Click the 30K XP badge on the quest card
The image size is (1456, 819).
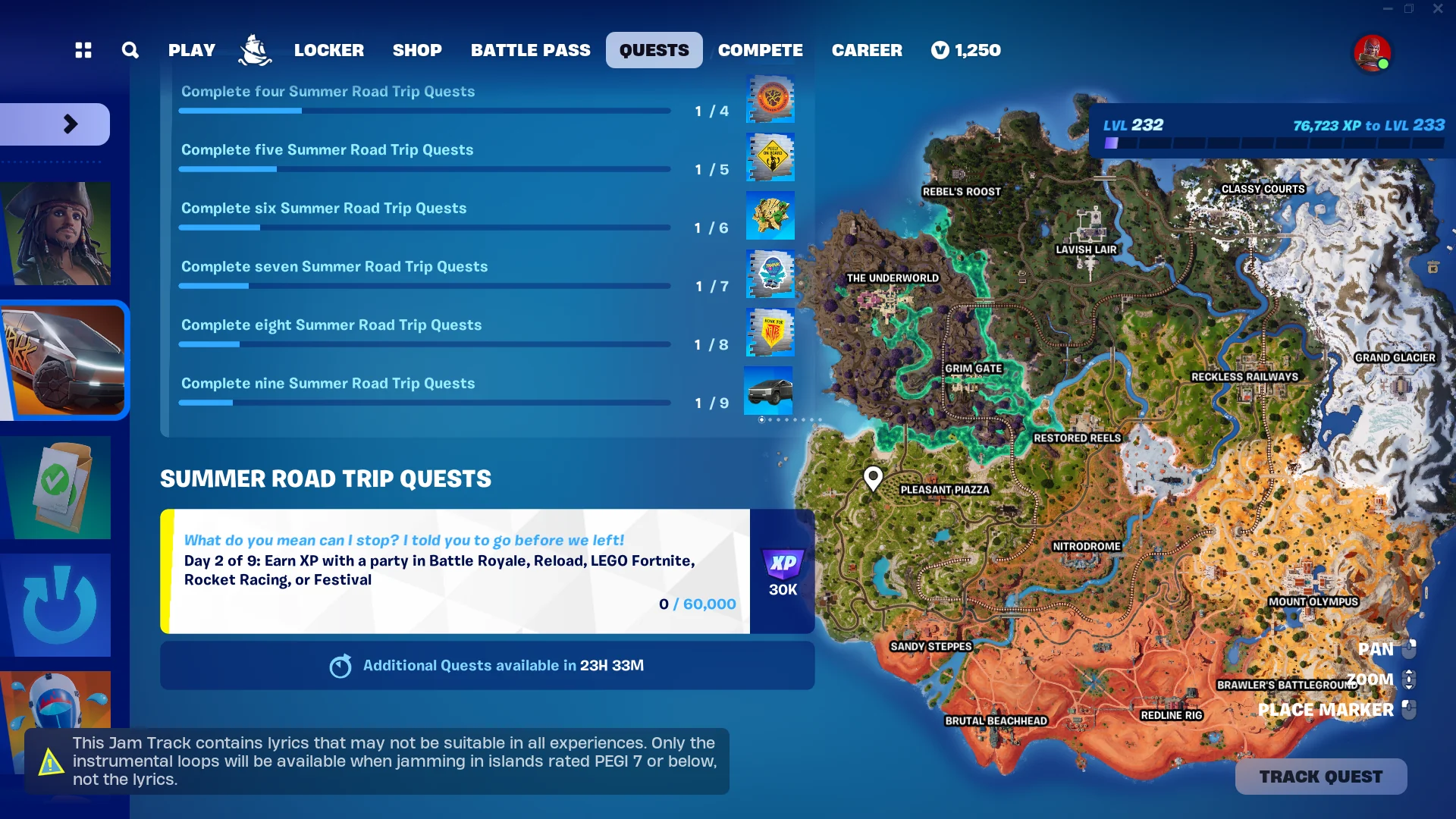(x=783, y=570)
